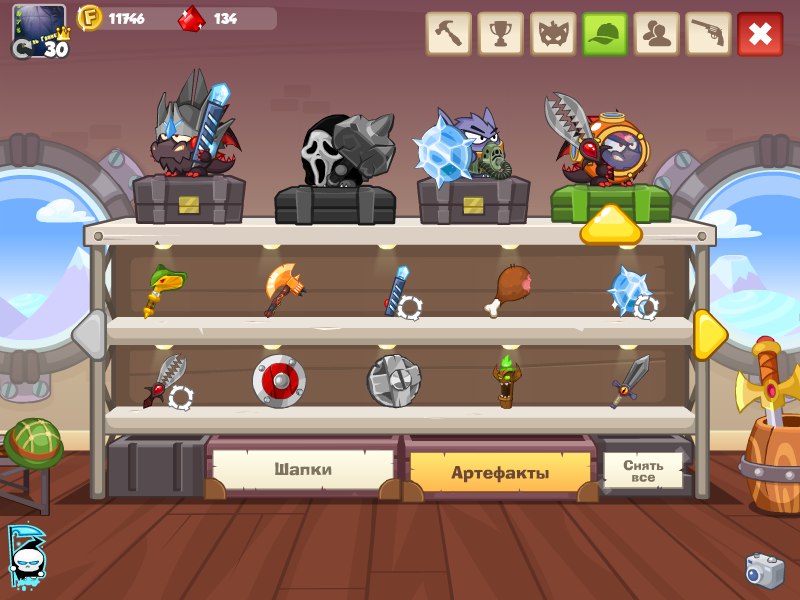
Task: Open the trophy achievements menu
Action: coord(500,34)
